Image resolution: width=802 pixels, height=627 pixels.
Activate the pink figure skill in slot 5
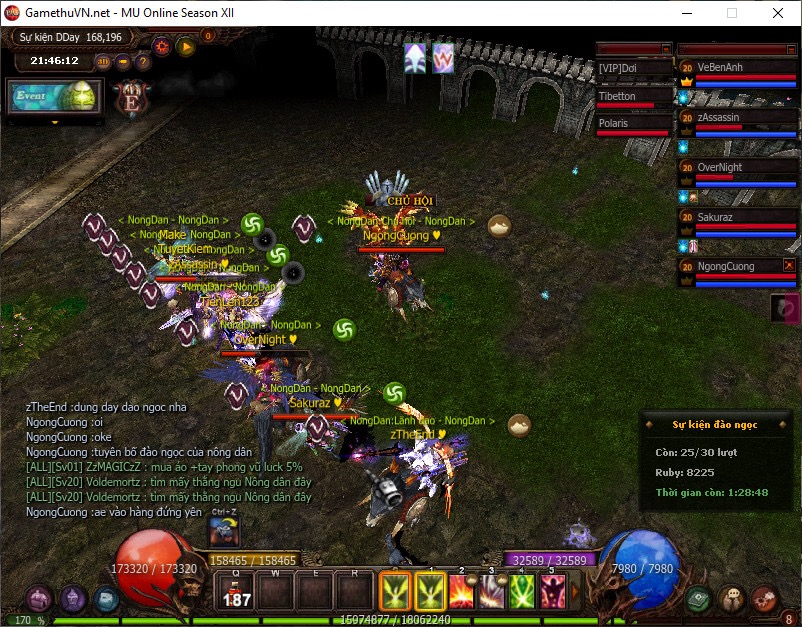[x=553, y=593]
